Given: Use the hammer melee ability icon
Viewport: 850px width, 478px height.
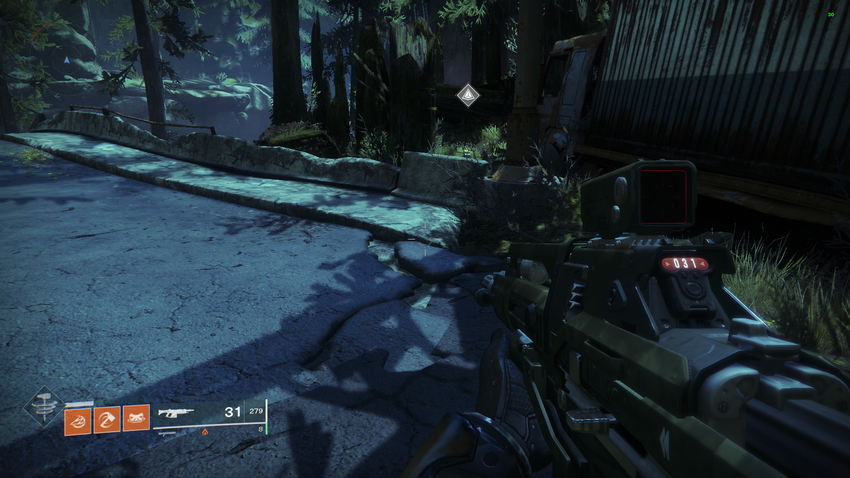Looking at the screenshot, I should coord(107,420).
